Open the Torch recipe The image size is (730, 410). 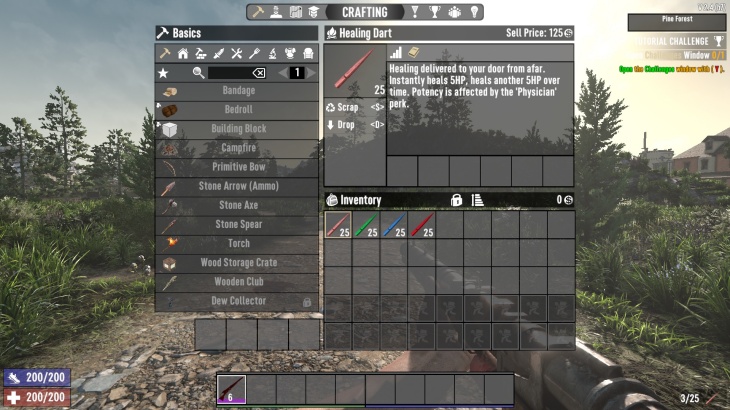(x=238, y=243)
